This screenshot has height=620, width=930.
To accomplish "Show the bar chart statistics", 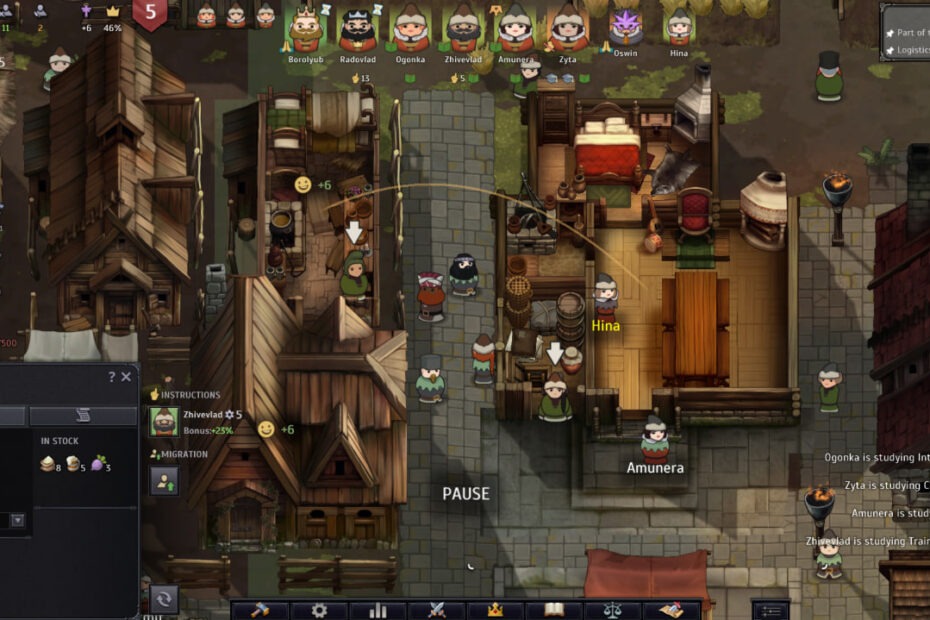I will pyautogui.click(x=378, y=610).
